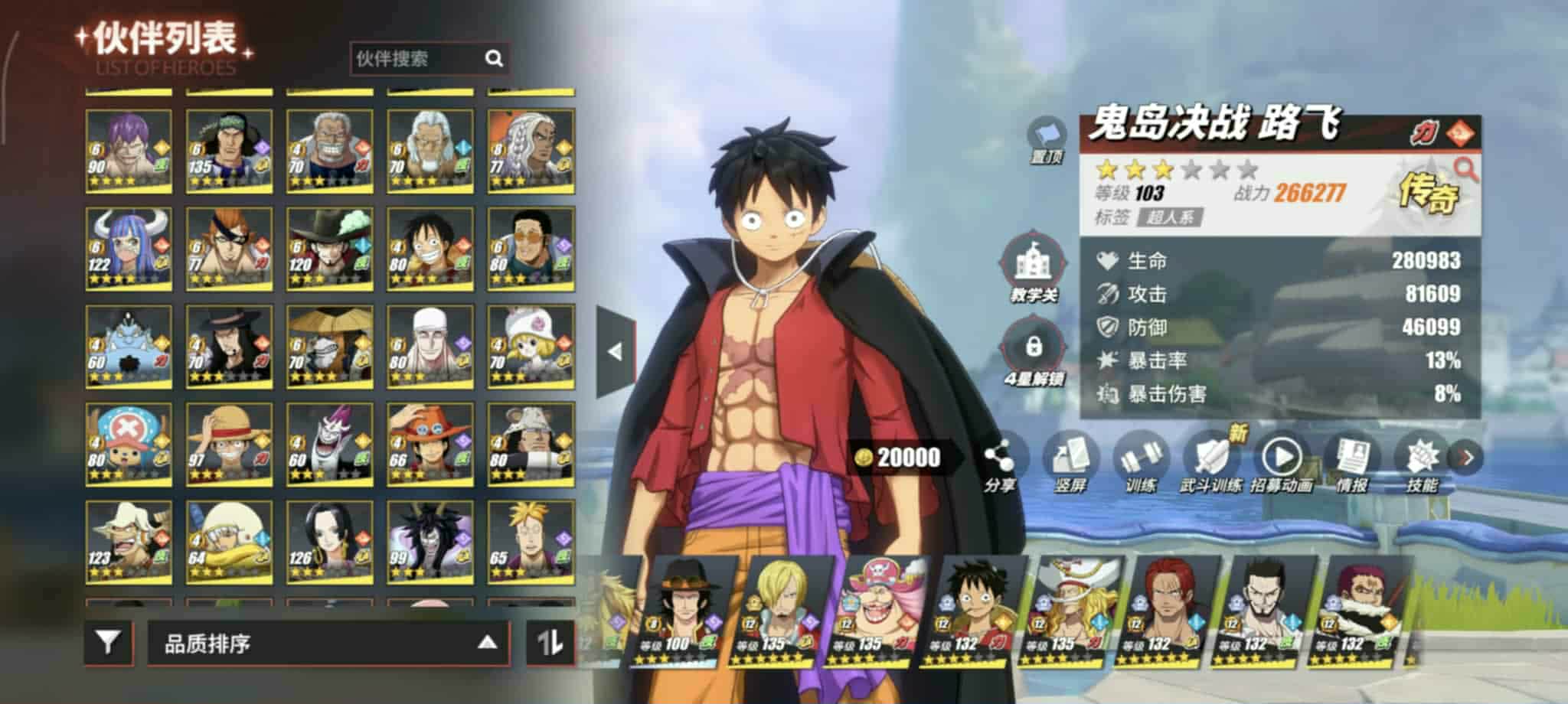Viewport: 1568px width, 704px height.
Task: Select the Chopper hero portrait
Action: pos(128,445)
